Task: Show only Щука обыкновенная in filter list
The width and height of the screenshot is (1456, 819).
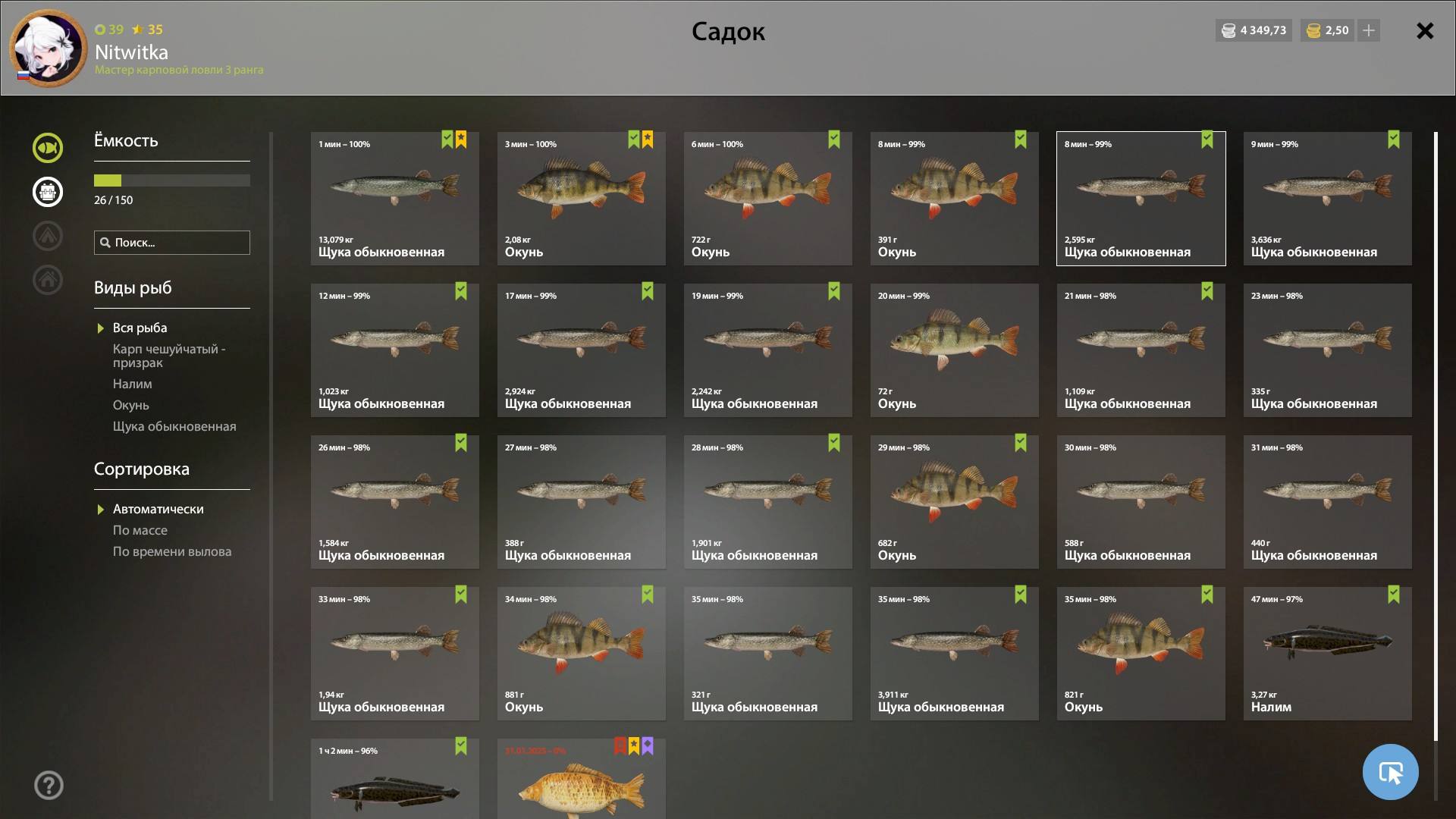Action: click(x=174, y=427)
